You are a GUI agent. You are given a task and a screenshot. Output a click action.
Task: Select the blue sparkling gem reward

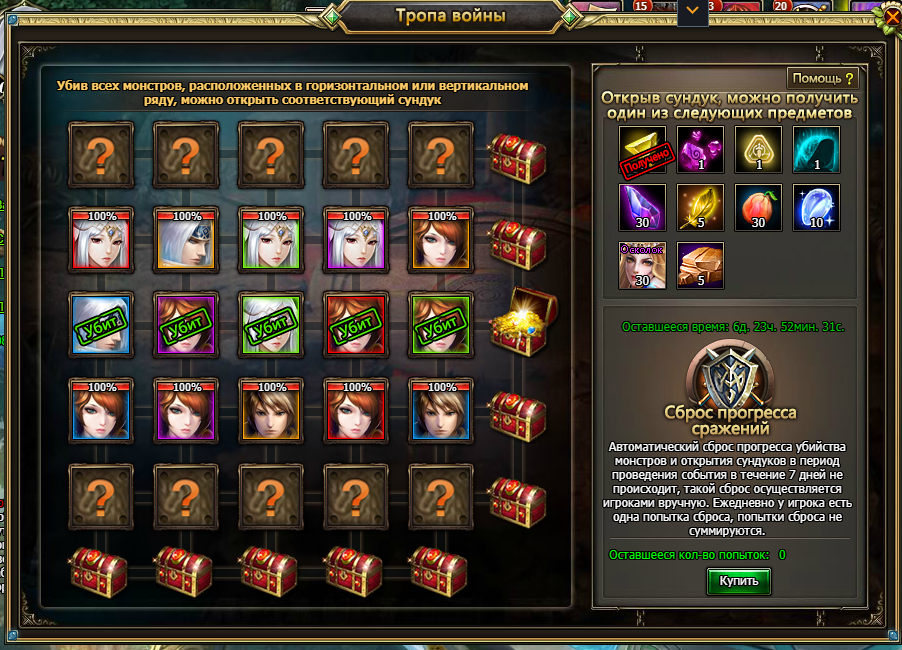click(x=816, y=208)
